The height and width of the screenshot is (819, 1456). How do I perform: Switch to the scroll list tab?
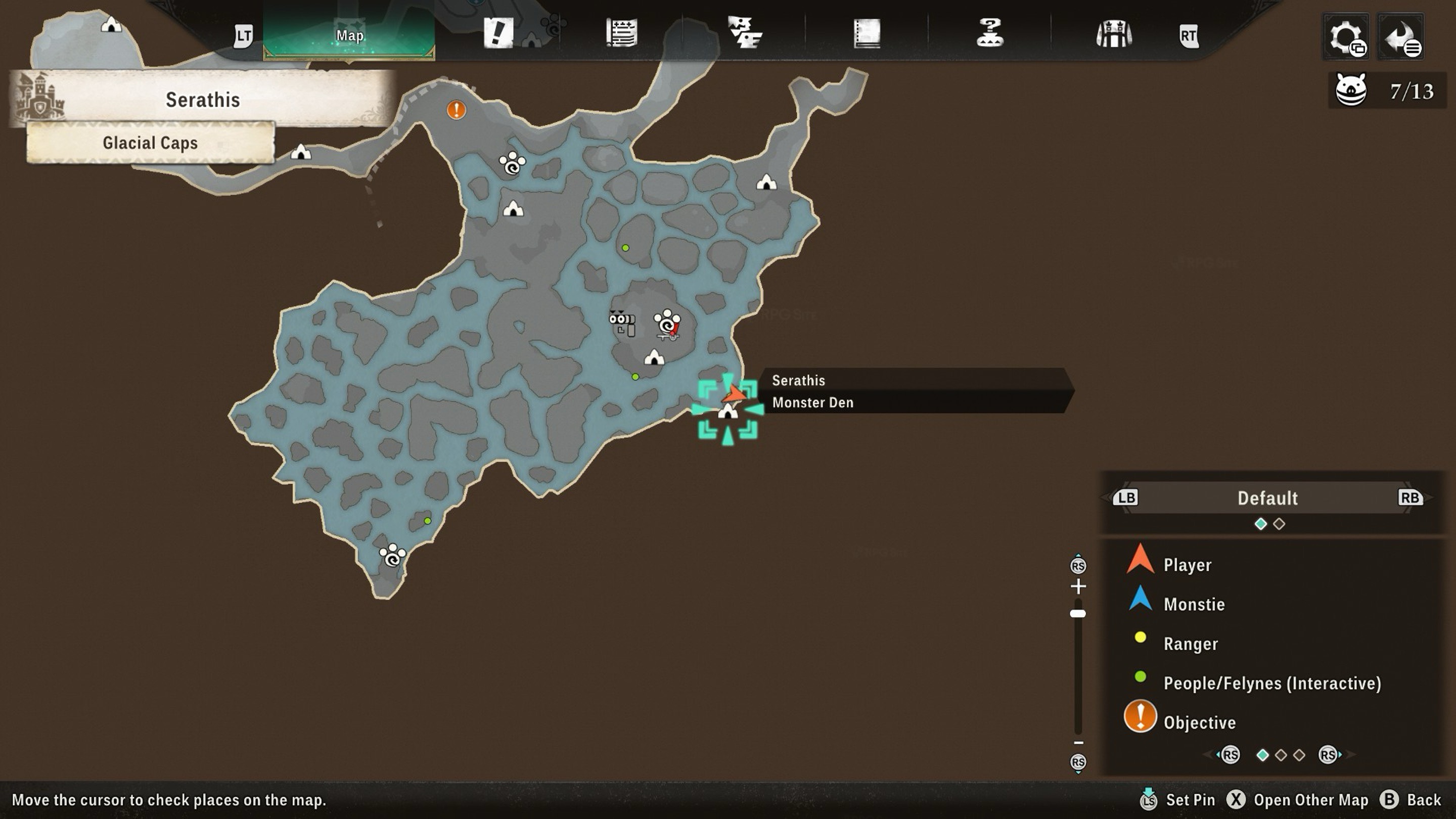[x=621, y=33]
